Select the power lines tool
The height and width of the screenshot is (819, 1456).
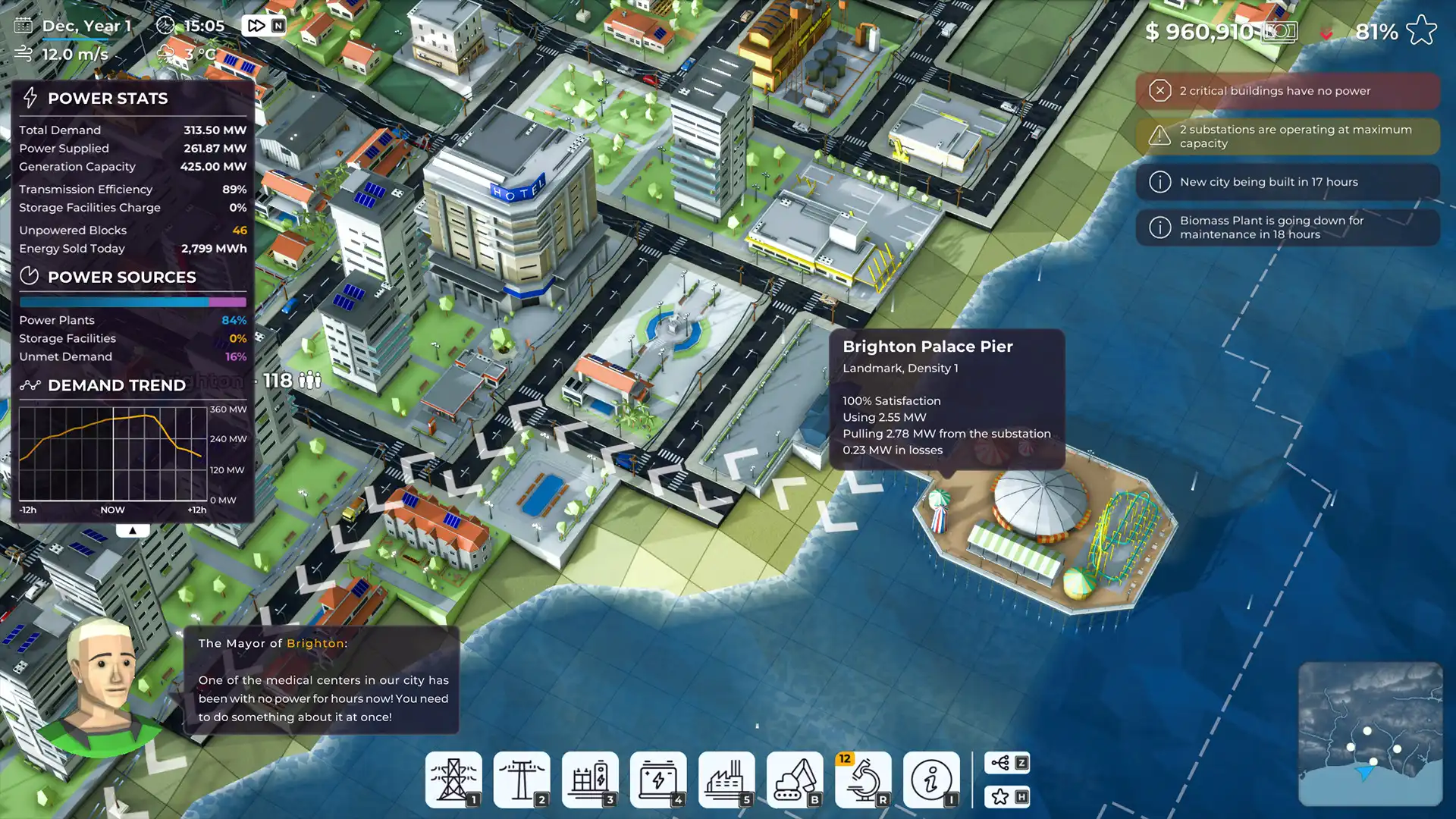click(x=521, y=780)
